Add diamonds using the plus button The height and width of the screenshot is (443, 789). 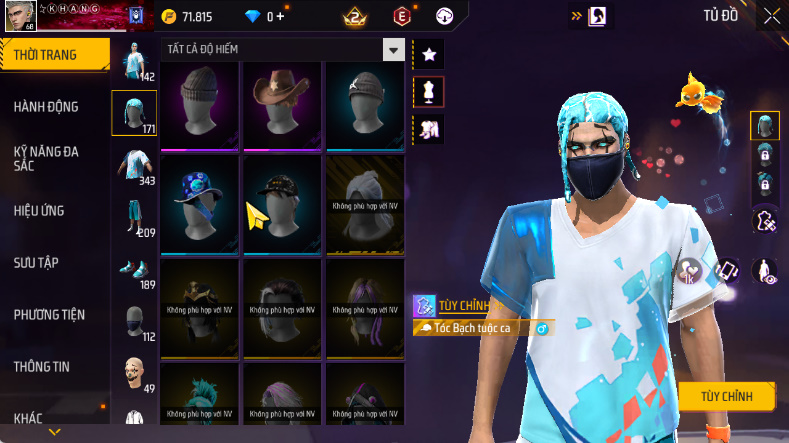(x=279, y=17)
